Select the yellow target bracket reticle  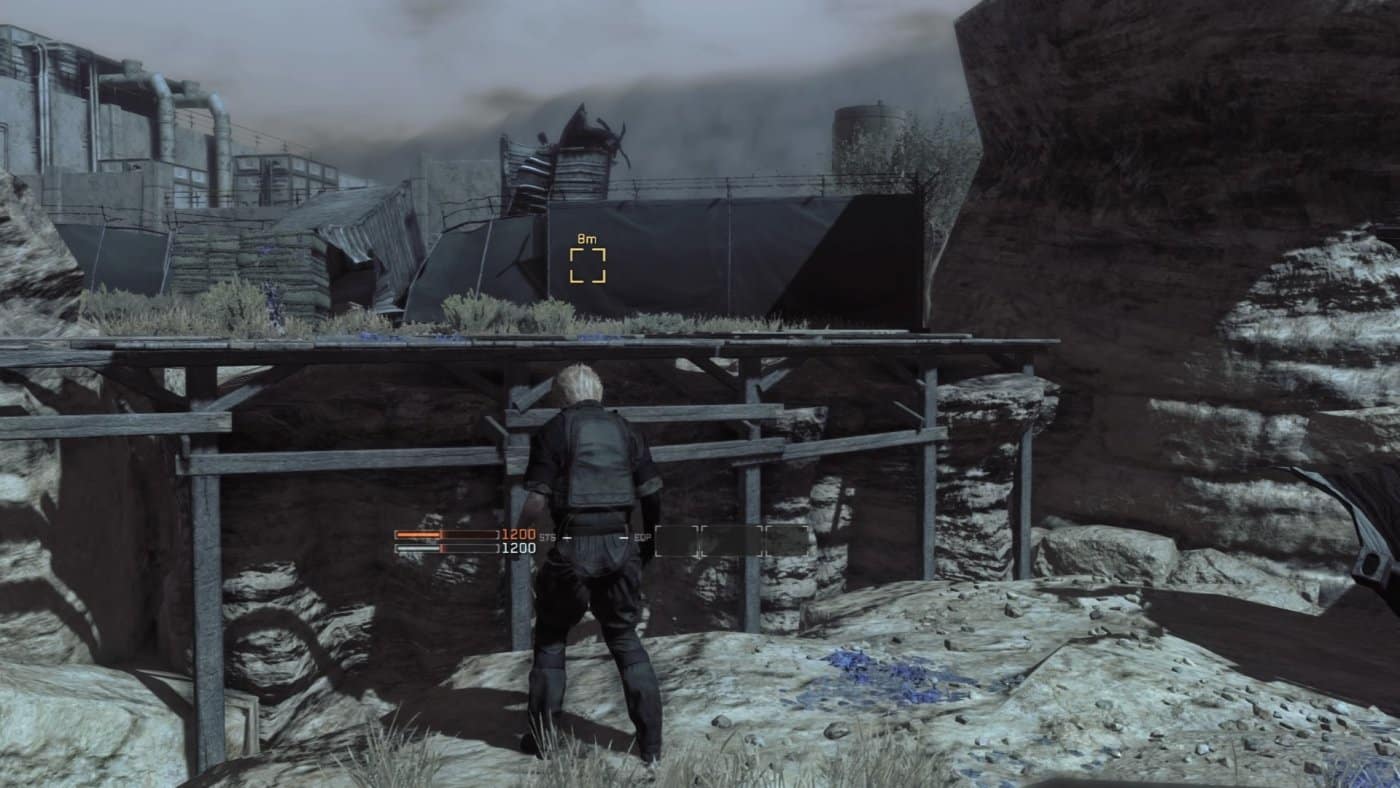pos(587,263)
